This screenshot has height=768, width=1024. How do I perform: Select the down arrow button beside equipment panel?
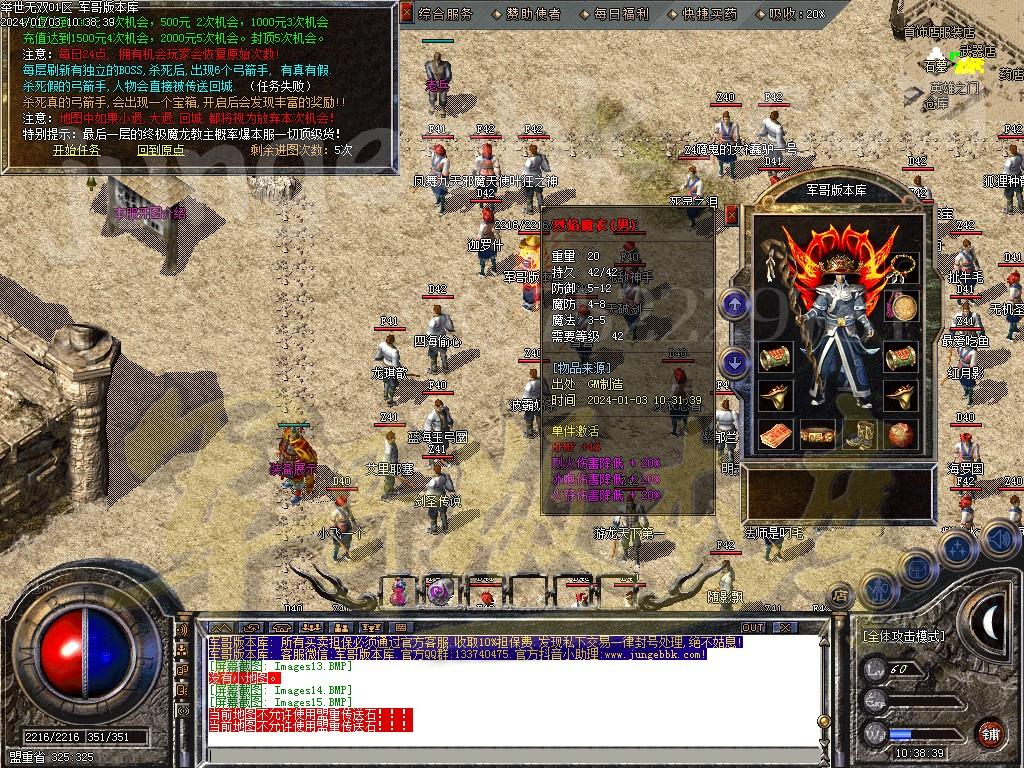[735, 361]
